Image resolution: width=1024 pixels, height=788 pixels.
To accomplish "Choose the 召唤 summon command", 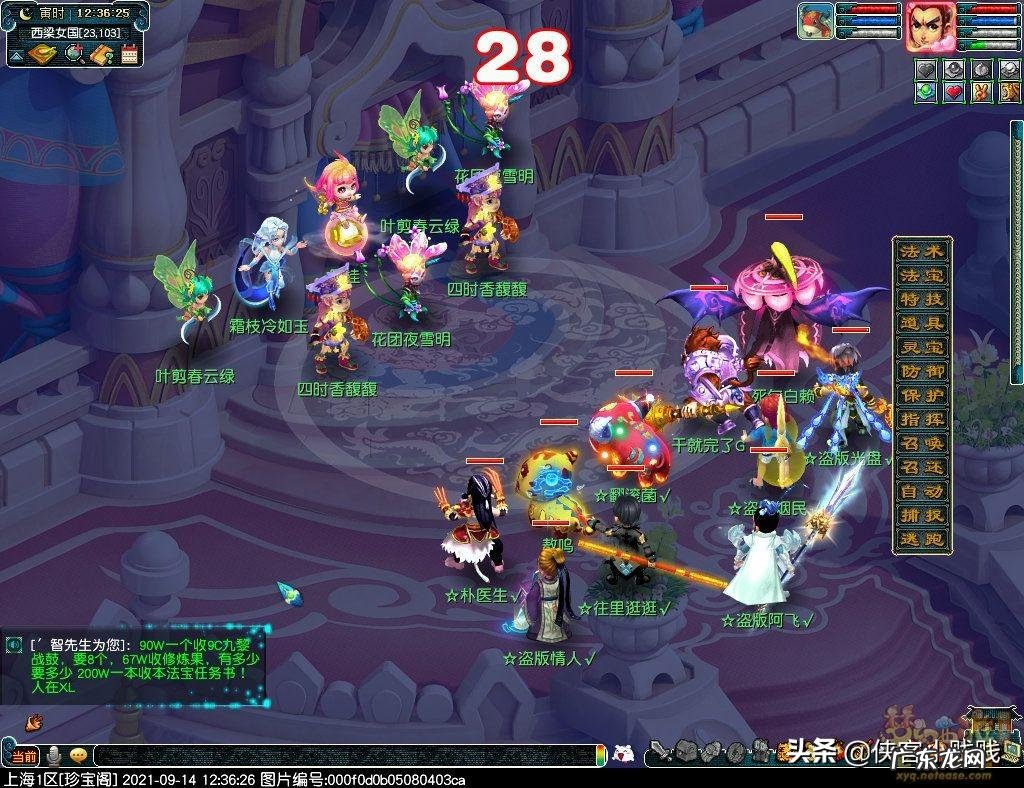I will point(921,443).
